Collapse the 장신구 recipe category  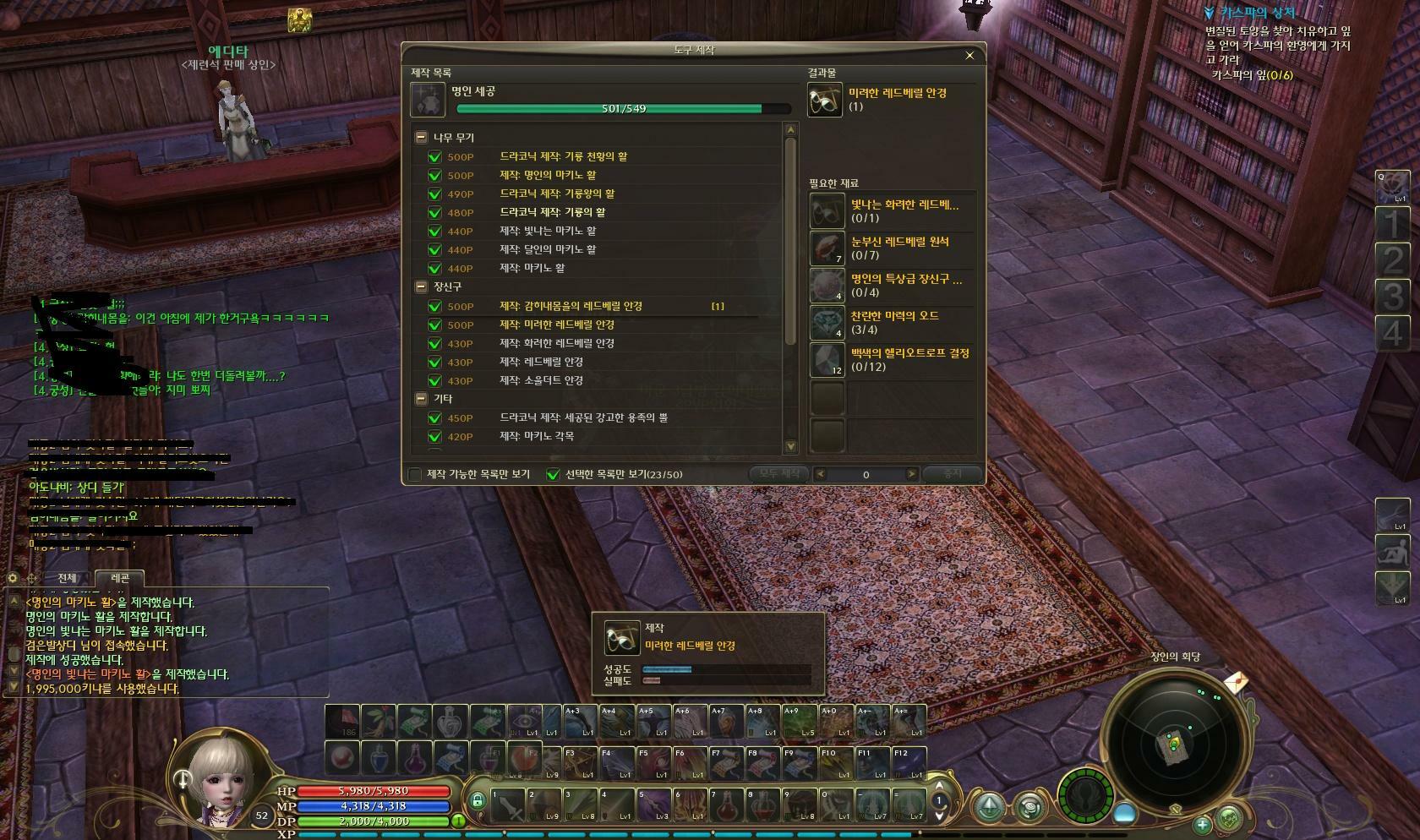[421, 286]
